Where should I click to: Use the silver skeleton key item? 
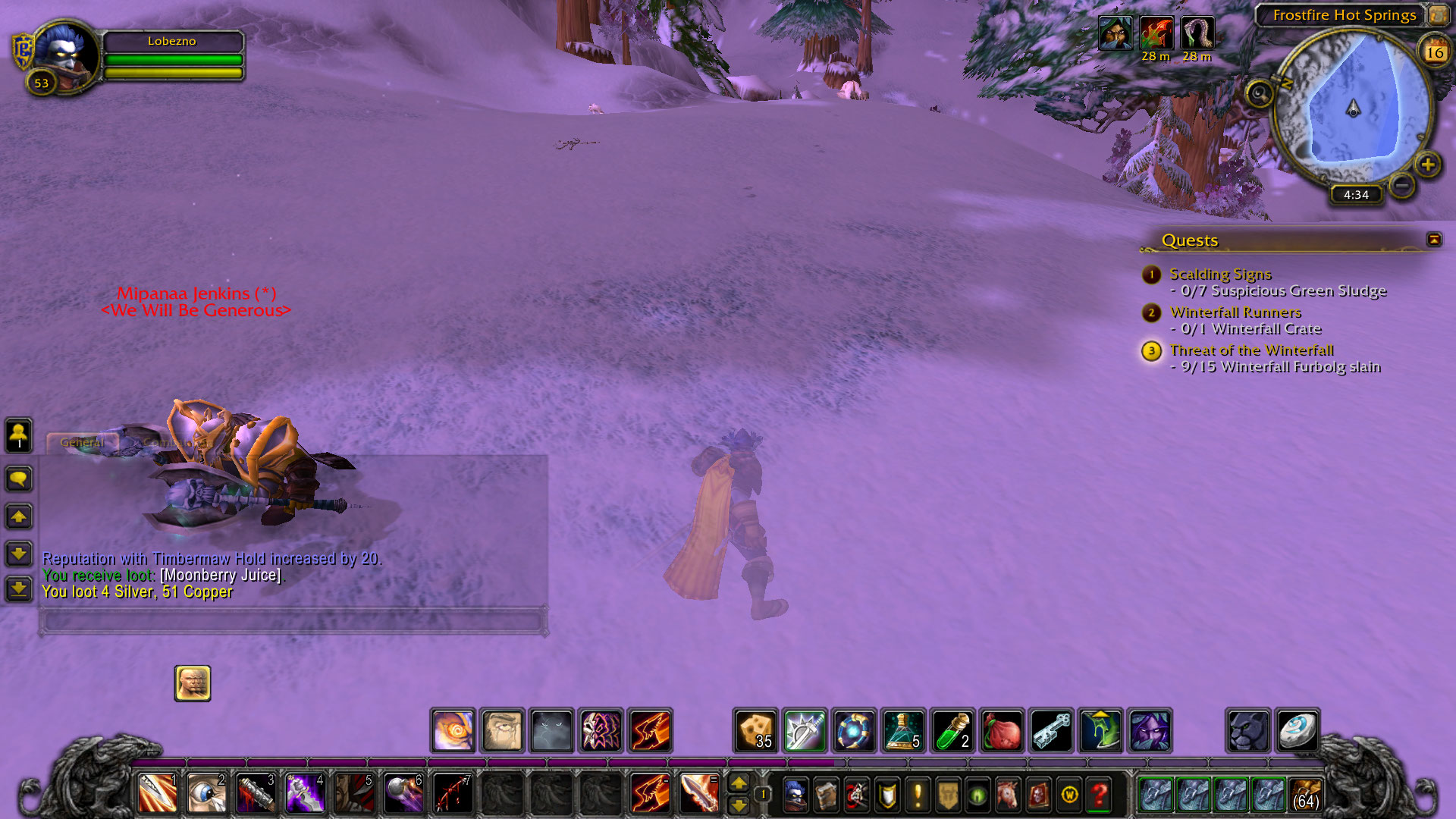(1051, 730)
